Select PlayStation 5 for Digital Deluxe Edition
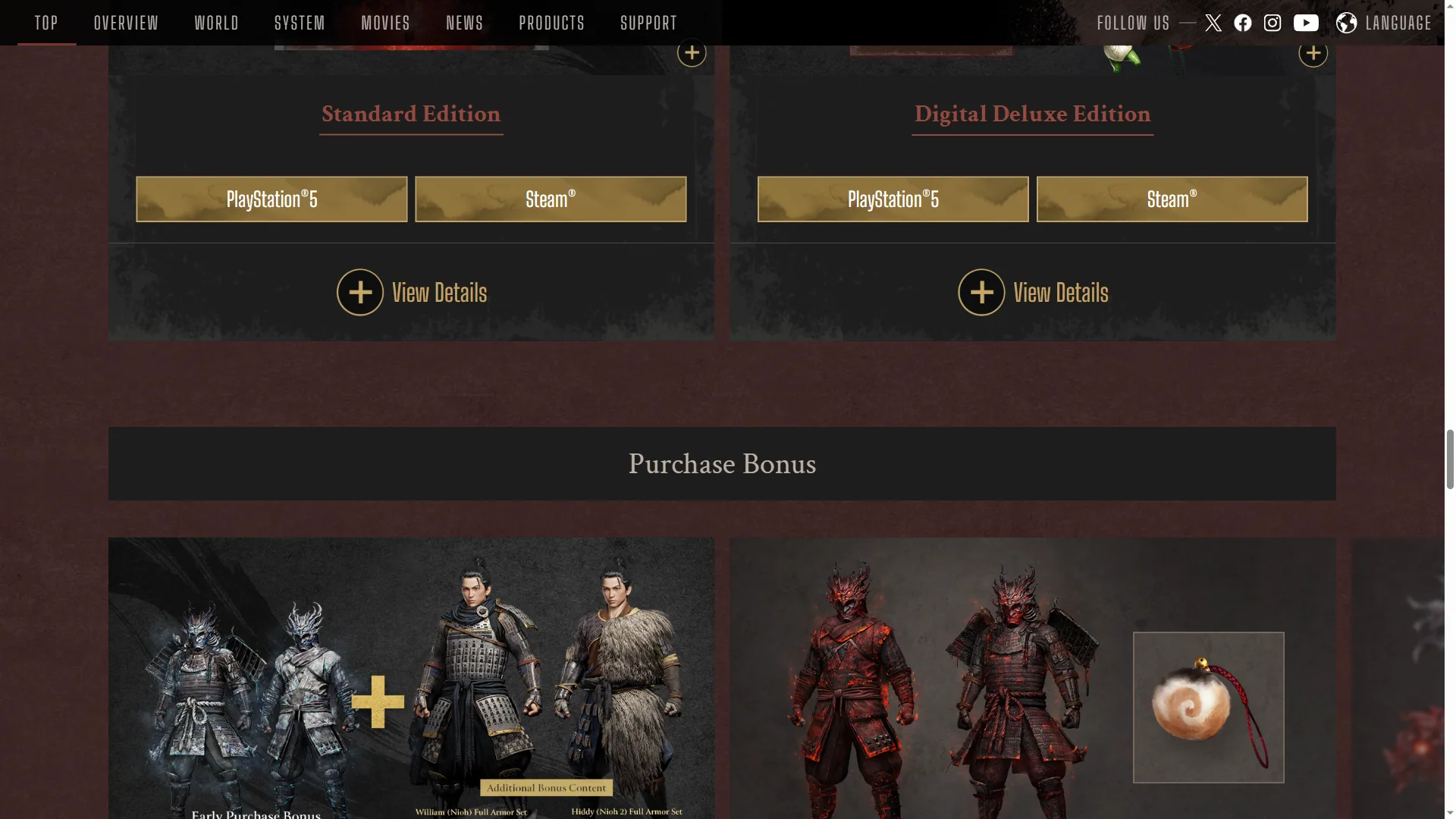This screenshot has height=819, width=1456. click(893, 199)
